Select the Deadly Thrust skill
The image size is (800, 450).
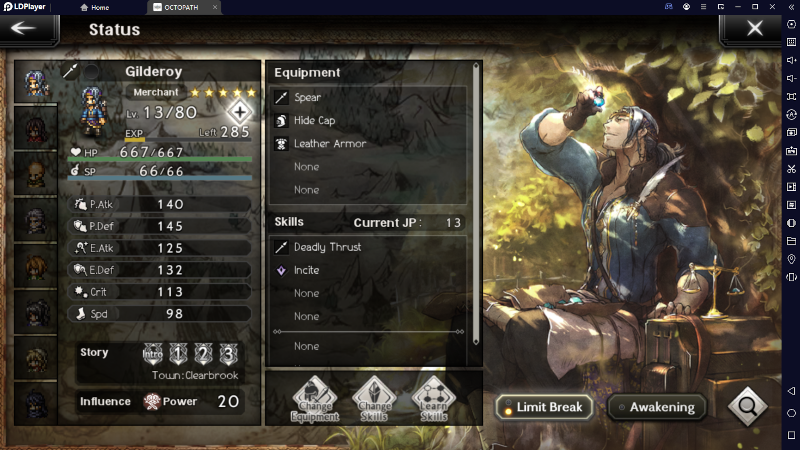click(368, 247)
